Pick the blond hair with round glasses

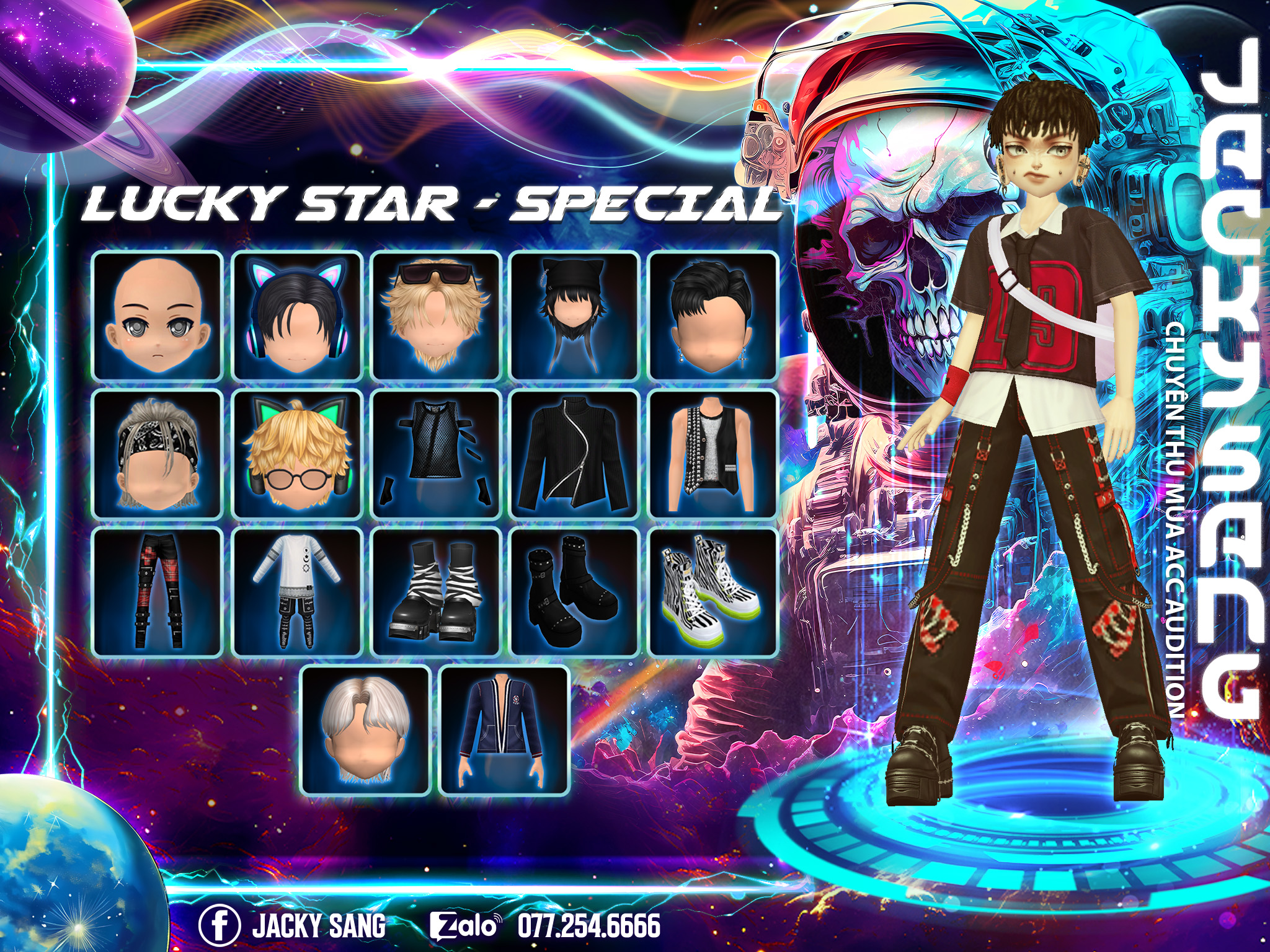coord(297,454)
